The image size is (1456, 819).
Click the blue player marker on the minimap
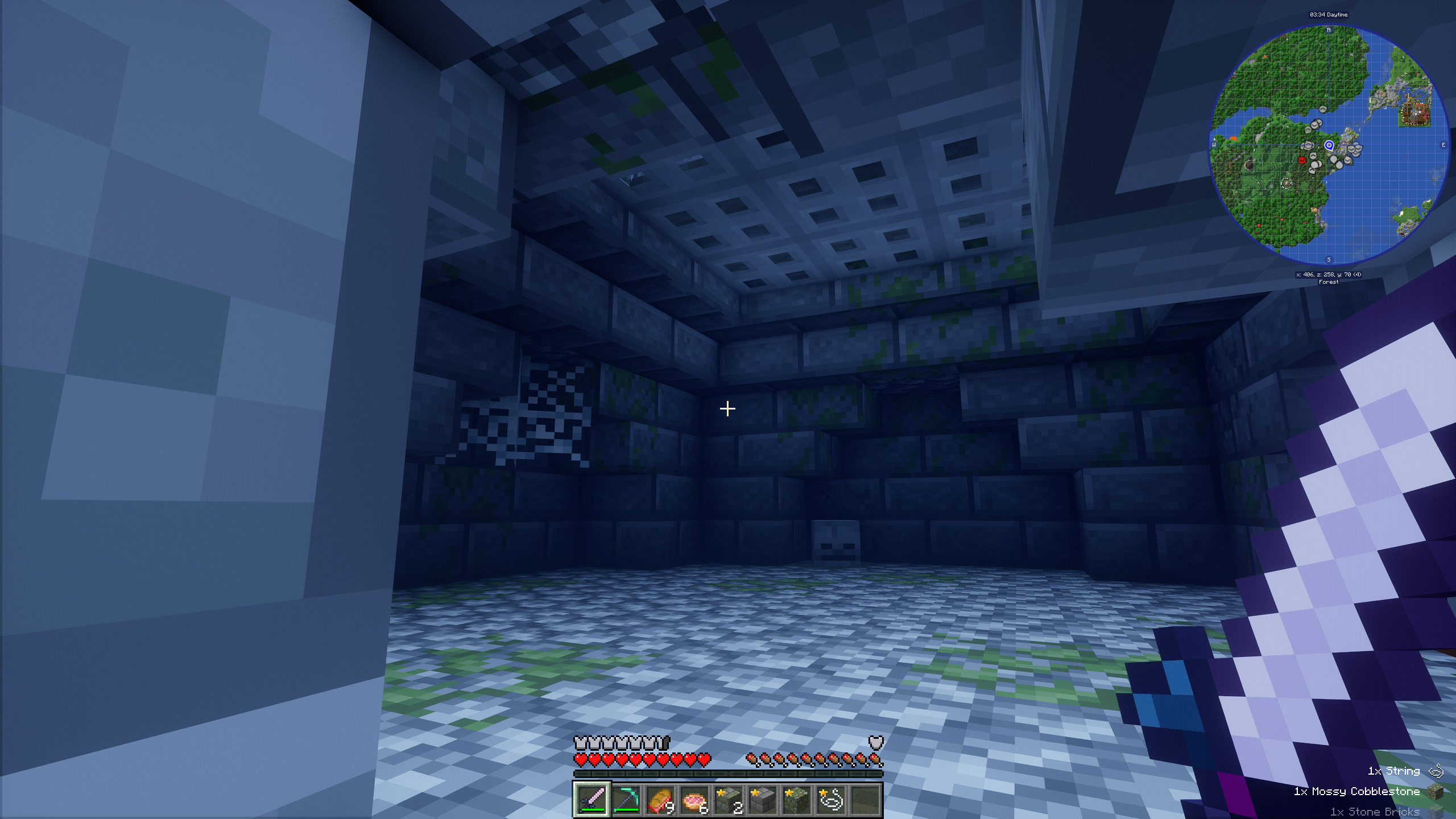click(x=1329, y=146)
